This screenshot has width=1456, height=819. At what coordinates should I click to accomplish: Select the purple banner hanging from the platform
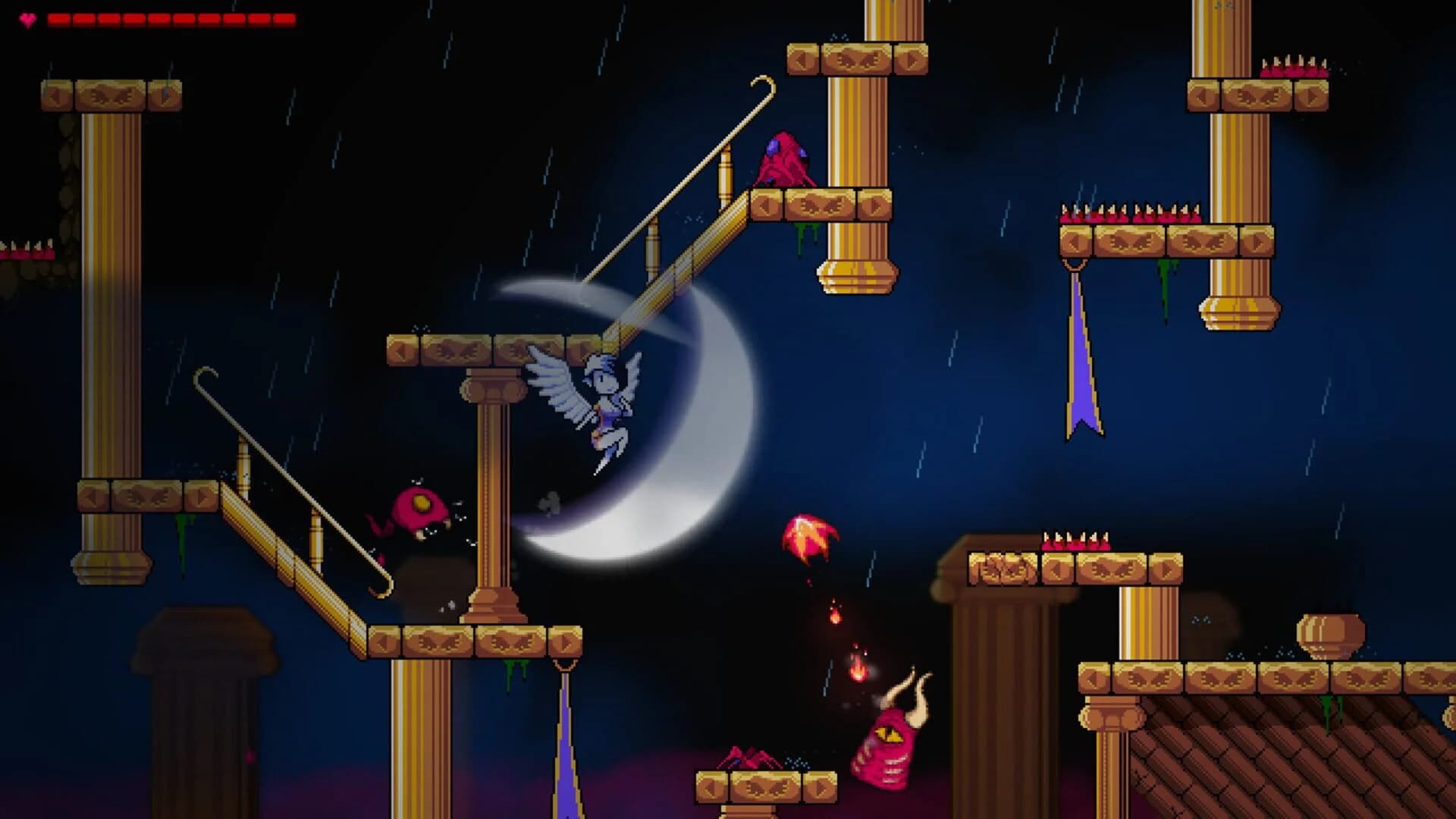point(1081,356)
